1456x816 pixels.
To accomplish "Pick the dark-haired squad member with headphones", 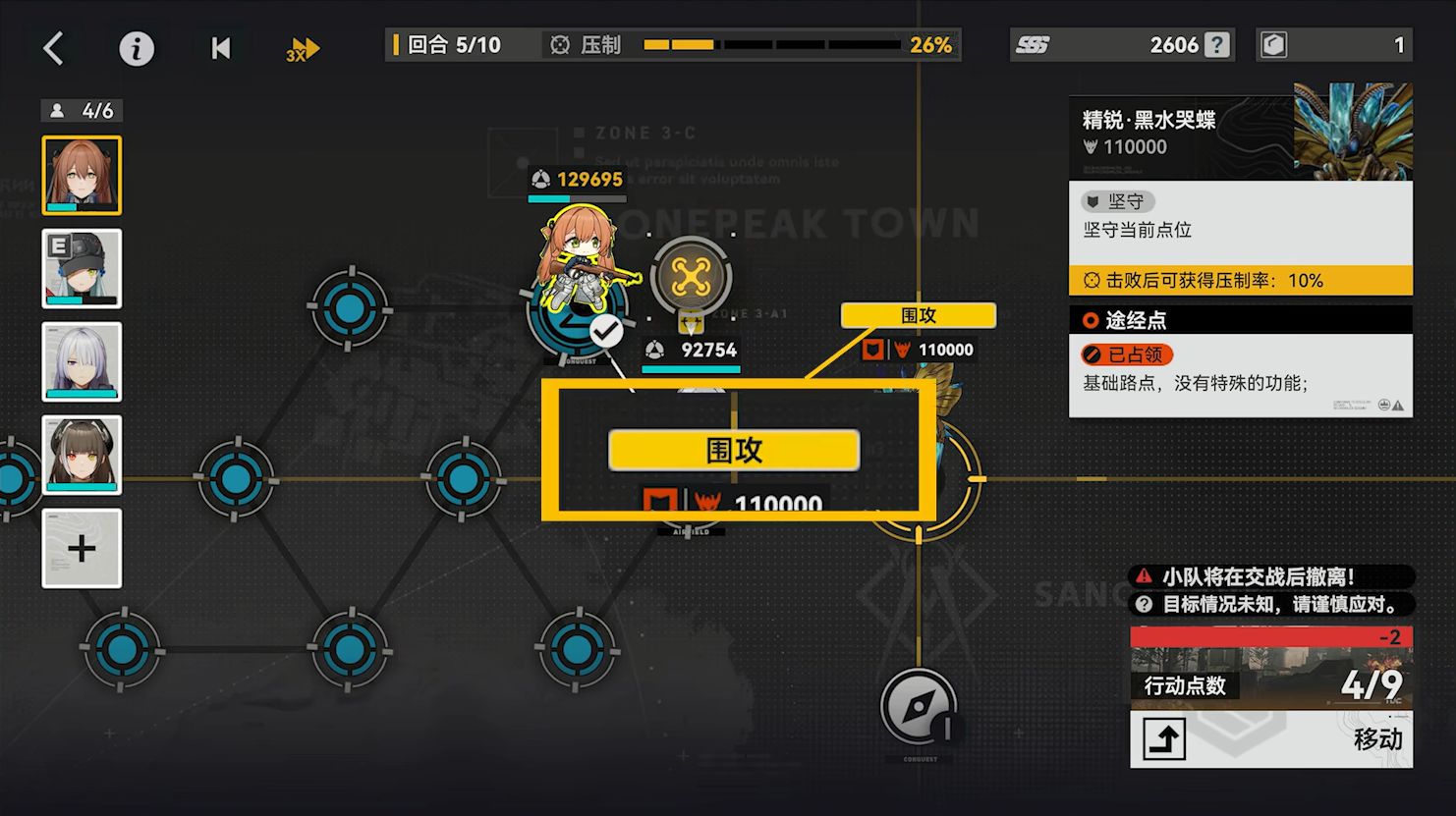I will click(82, 455).
